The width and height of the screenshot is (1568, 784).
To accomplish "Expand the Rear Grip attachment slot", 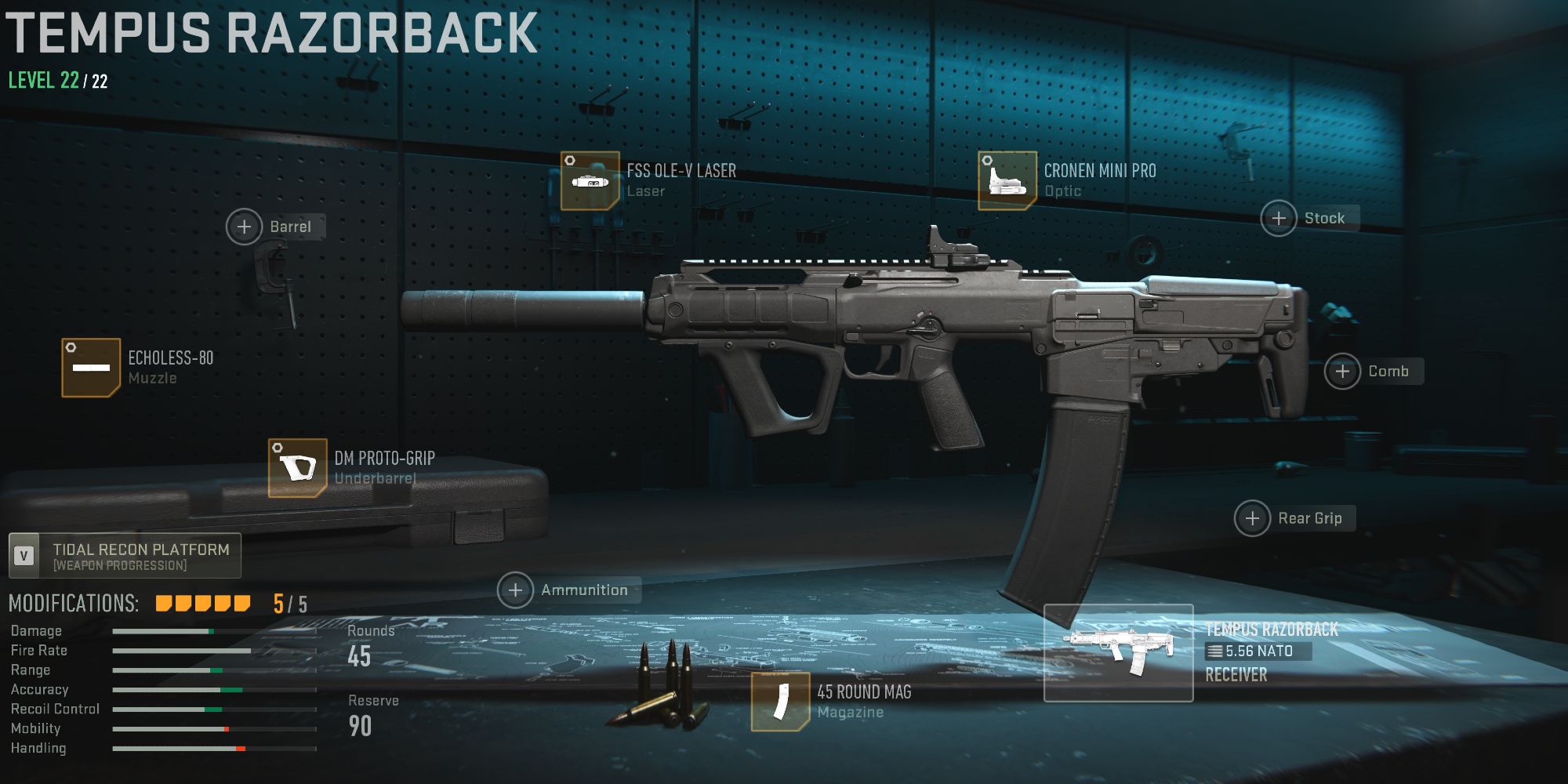I will click(1254, 518).
